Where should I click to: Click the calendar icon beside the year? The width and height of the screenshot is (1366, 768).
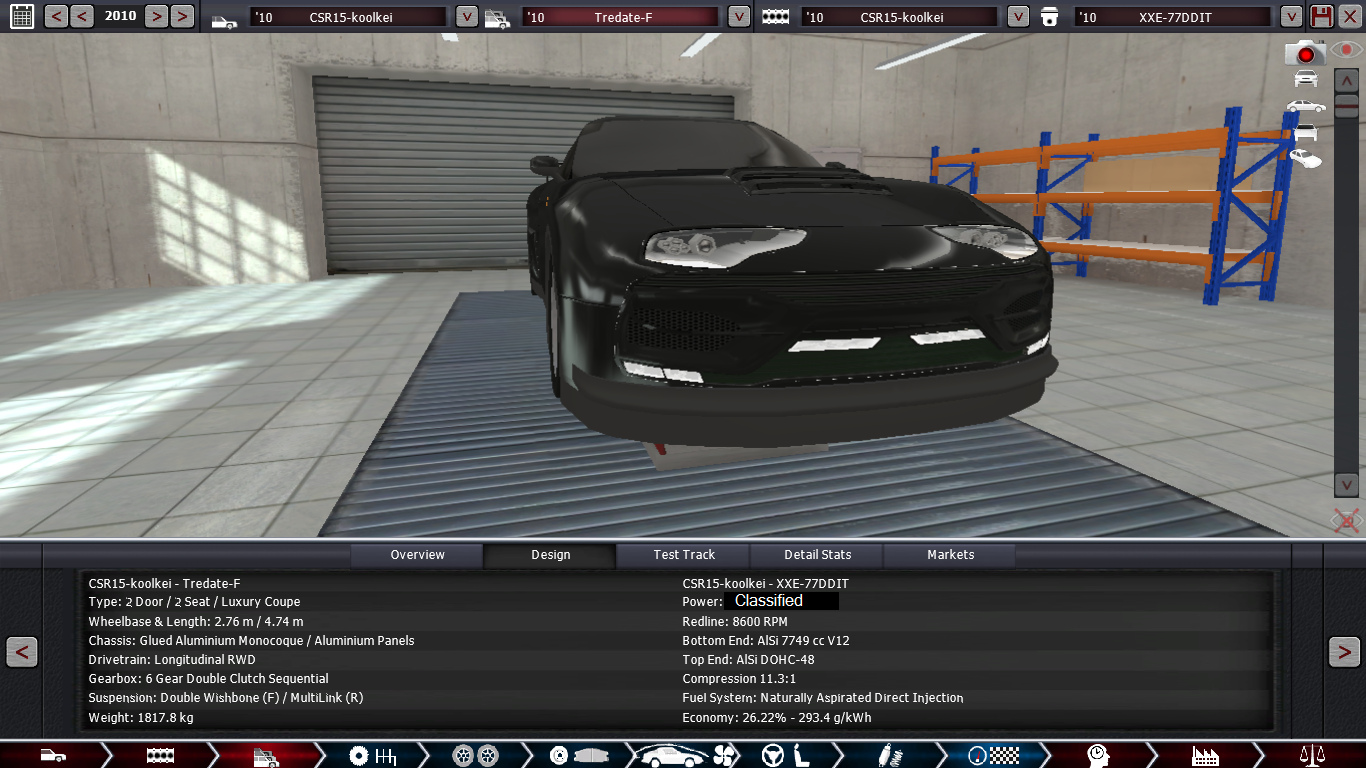[x=20, y=16]
